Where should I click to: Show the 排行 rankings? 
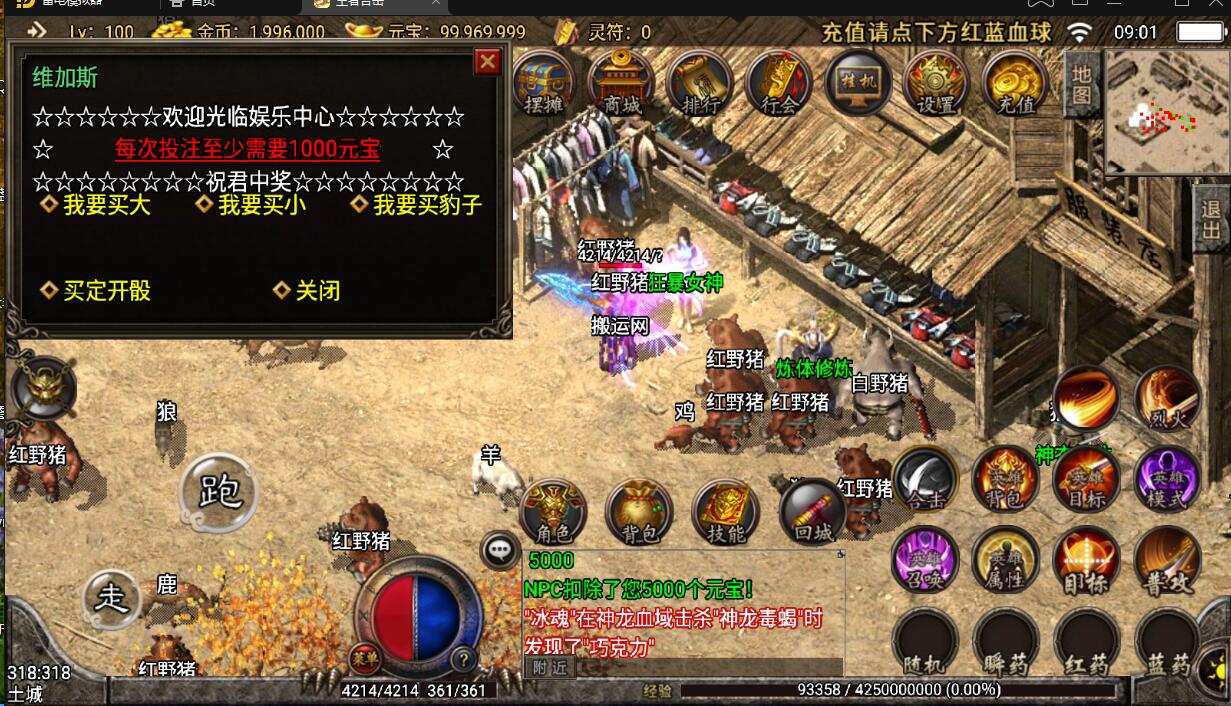(x=700, y=82)
